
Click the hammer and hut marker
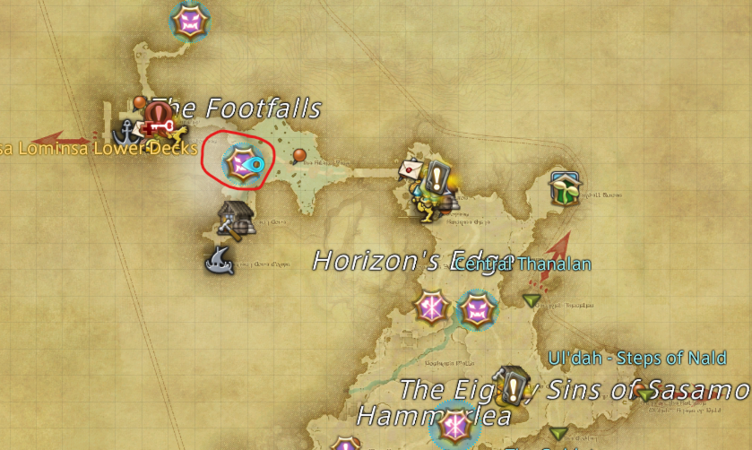click(236, 218)
